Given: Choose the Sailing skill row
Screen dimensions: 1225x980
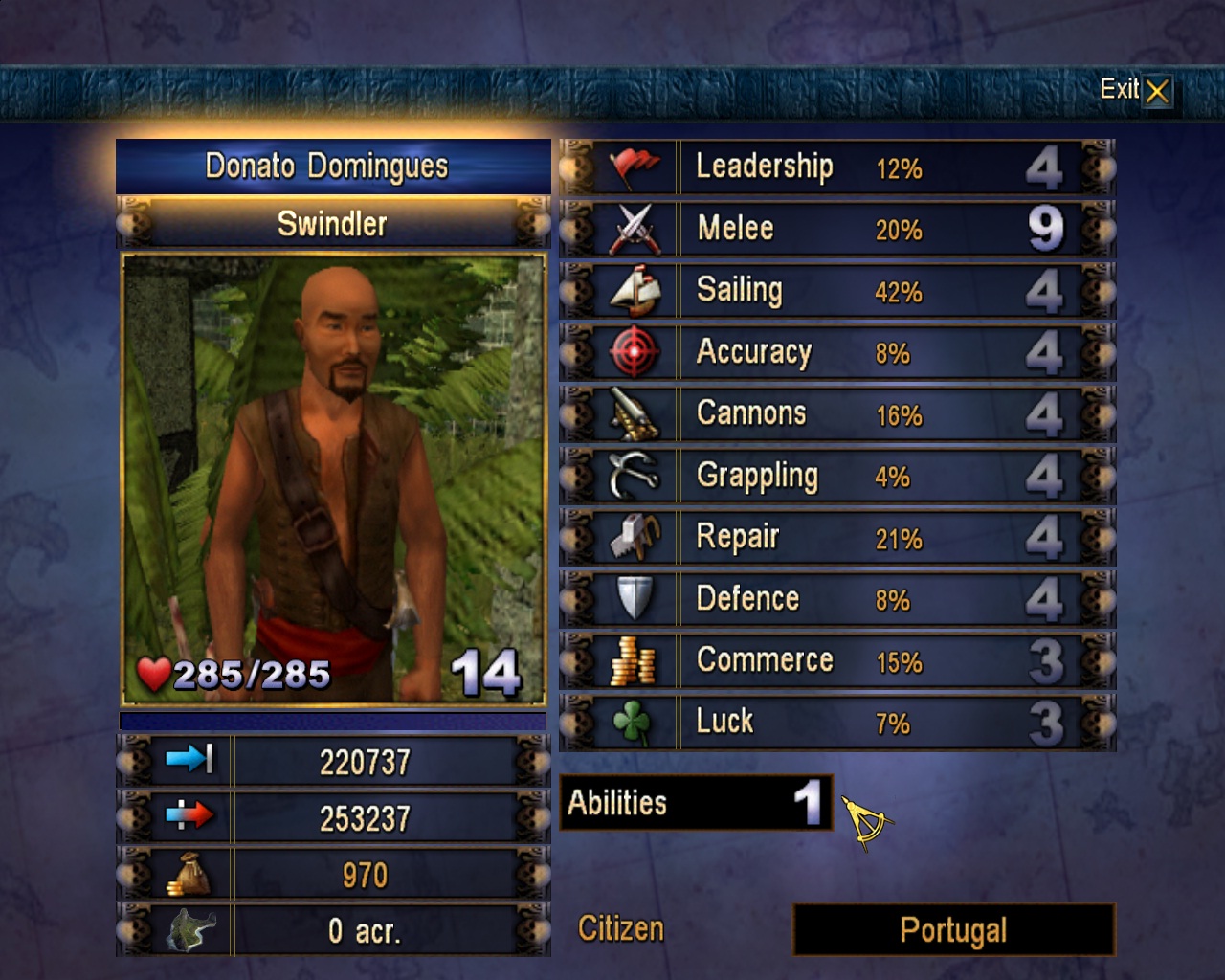Looking at the screenshot, I should pyautogui.click(x=837, y=291).
